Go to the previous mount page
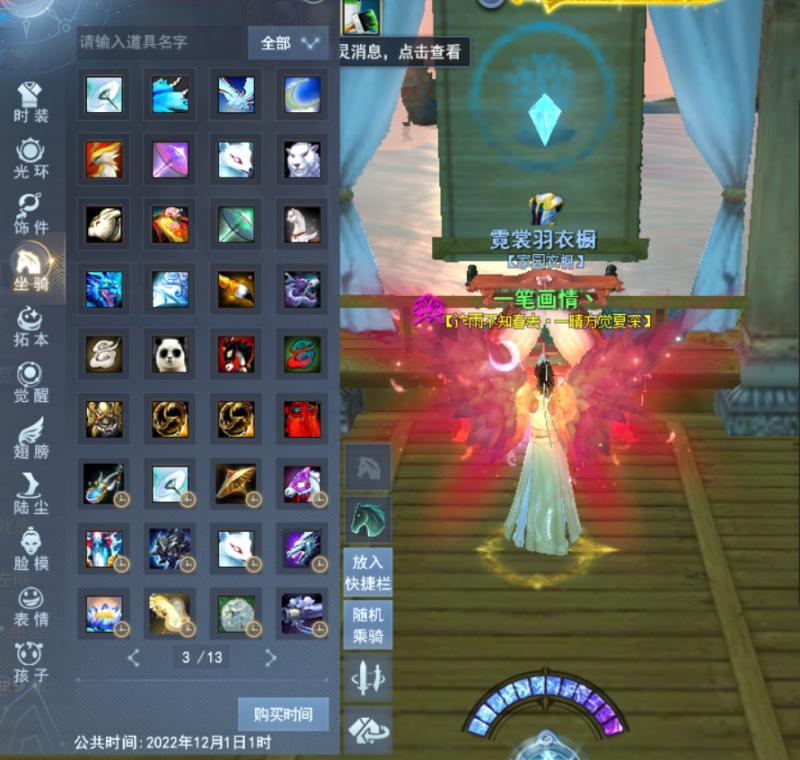800x760 pixels. [134, 658]
